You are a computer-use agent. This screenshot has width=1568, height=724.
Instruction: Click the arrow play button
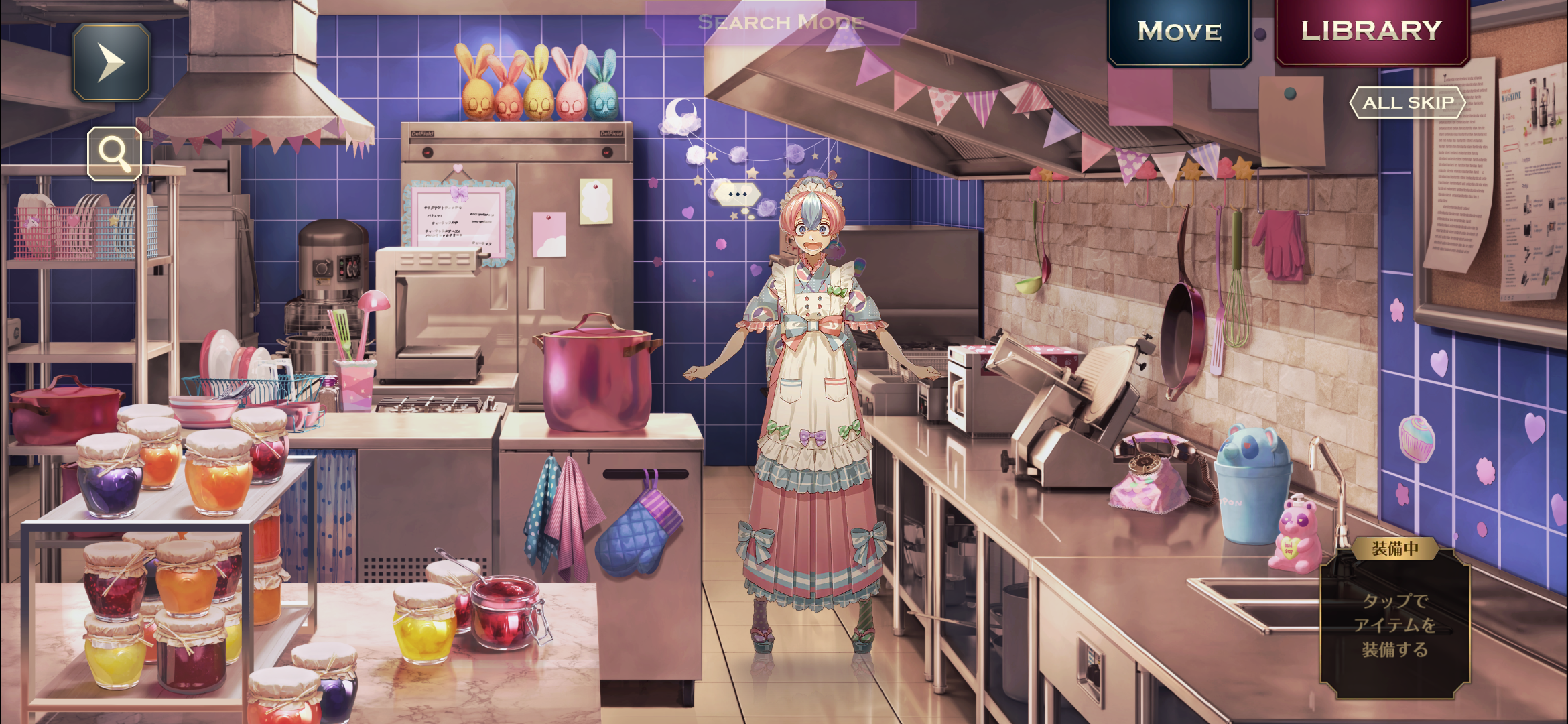tap(111, 62)
